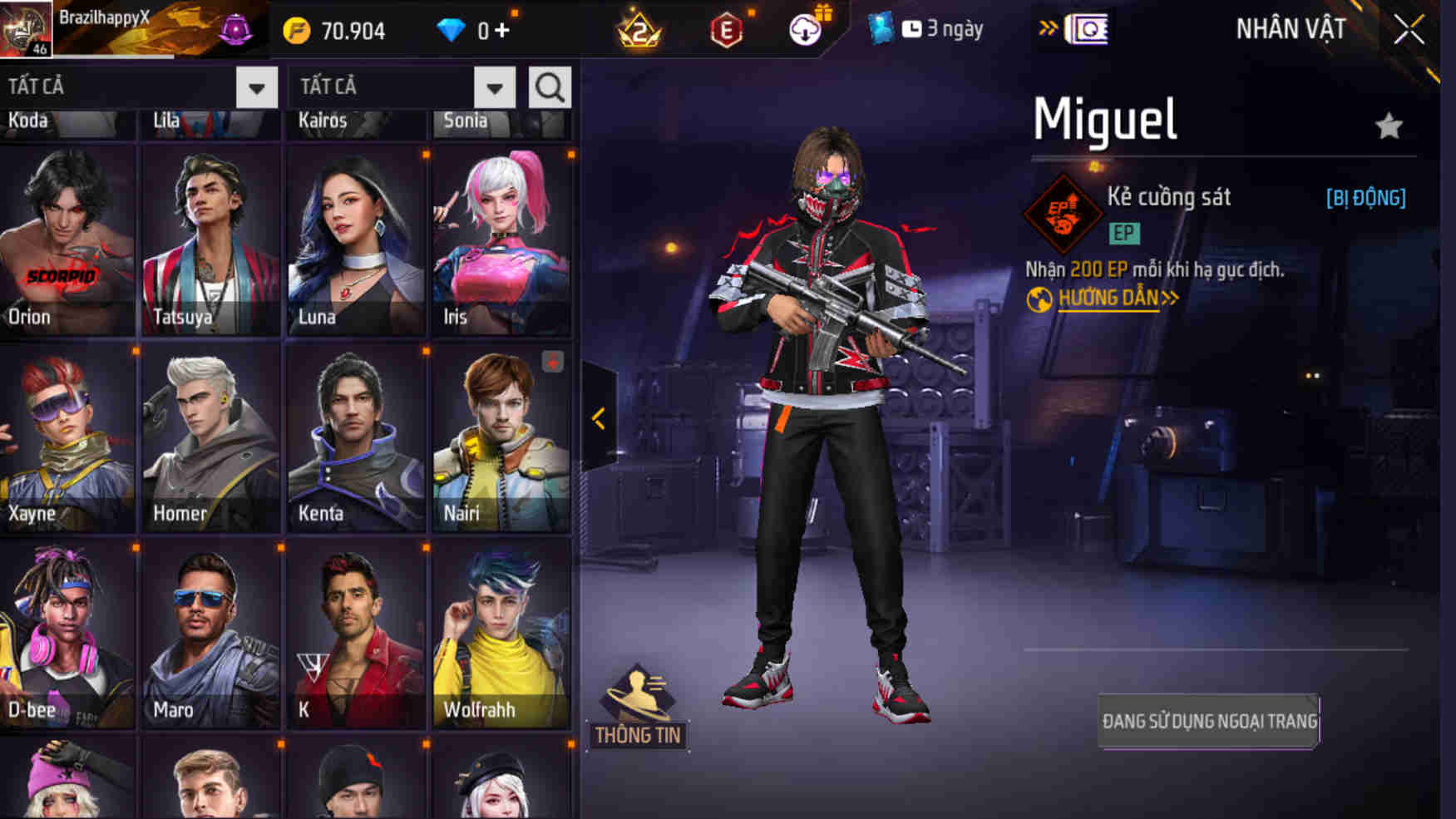1456x819 pixels.
Task: Open the left TẤT CẢ filter dropdown
Action: 254,86
